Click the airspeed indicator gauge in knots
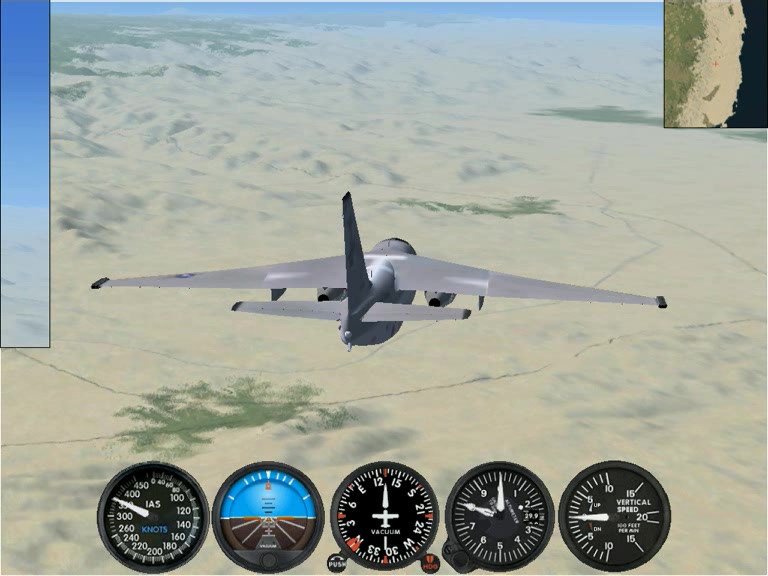 click(152, 516)
